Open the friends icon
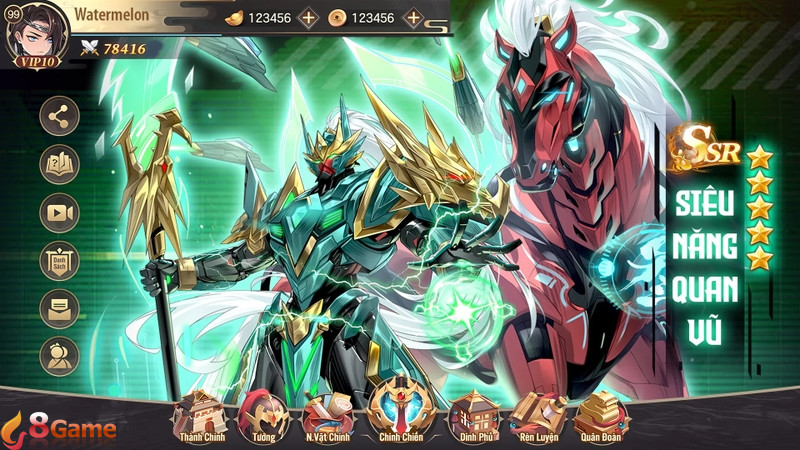The height and width of the screenshot is (450, 800). pyautogui.click(x=59, y=356)
